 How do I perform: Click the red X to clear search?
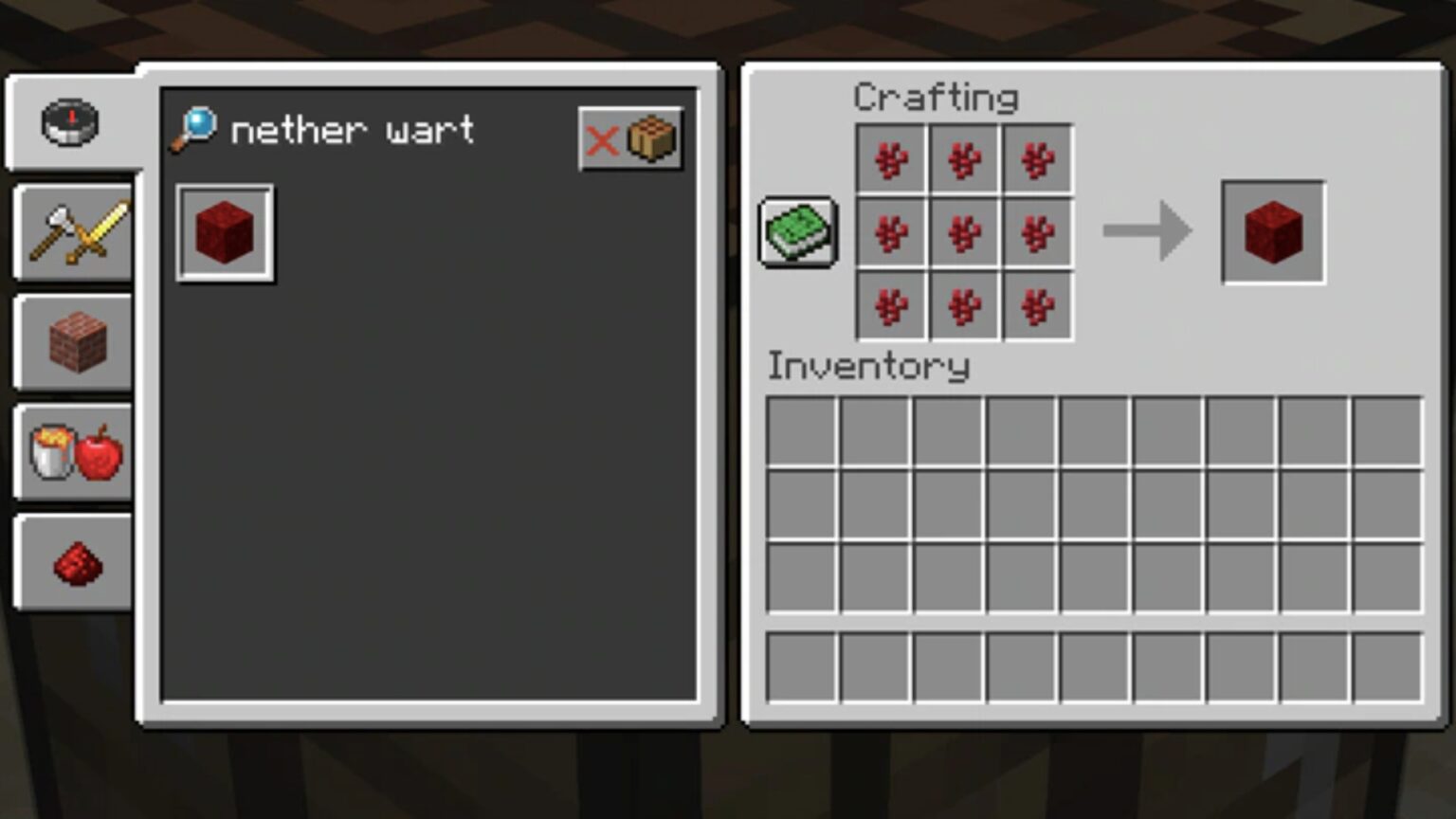(605, 142)
